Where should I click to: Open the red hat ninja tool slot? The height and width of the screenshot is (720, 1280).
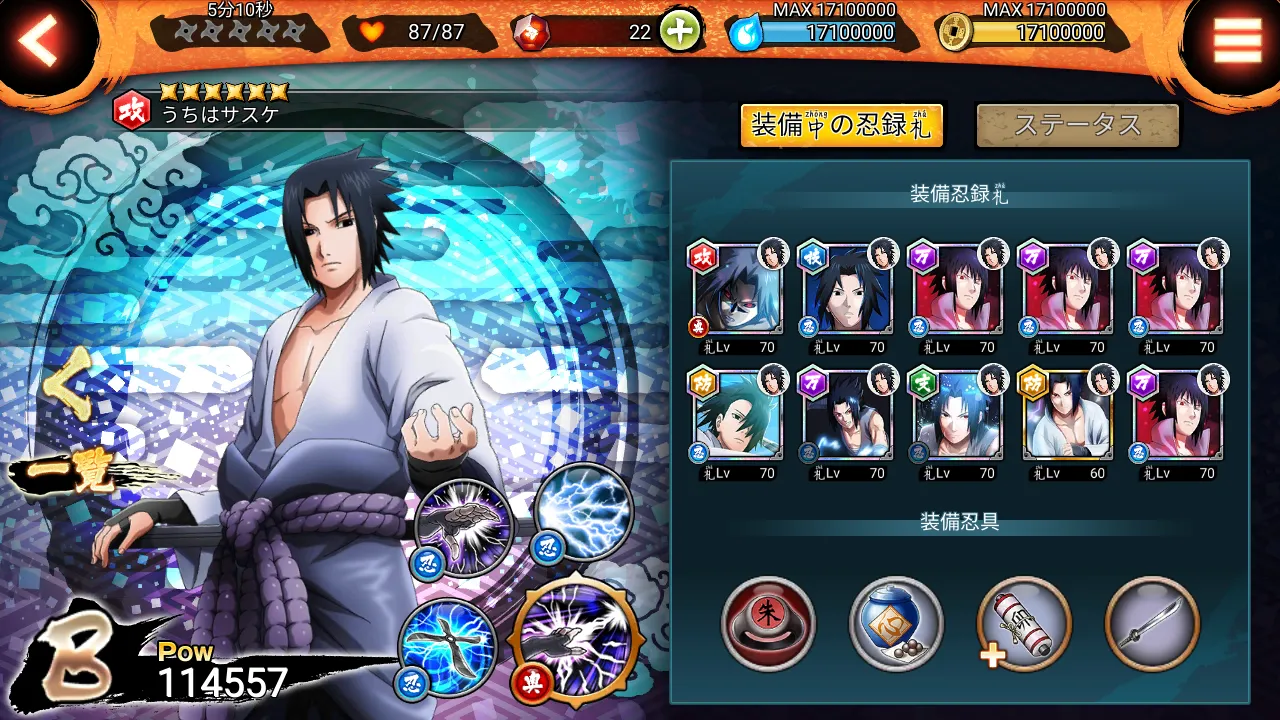click(768, 624)
